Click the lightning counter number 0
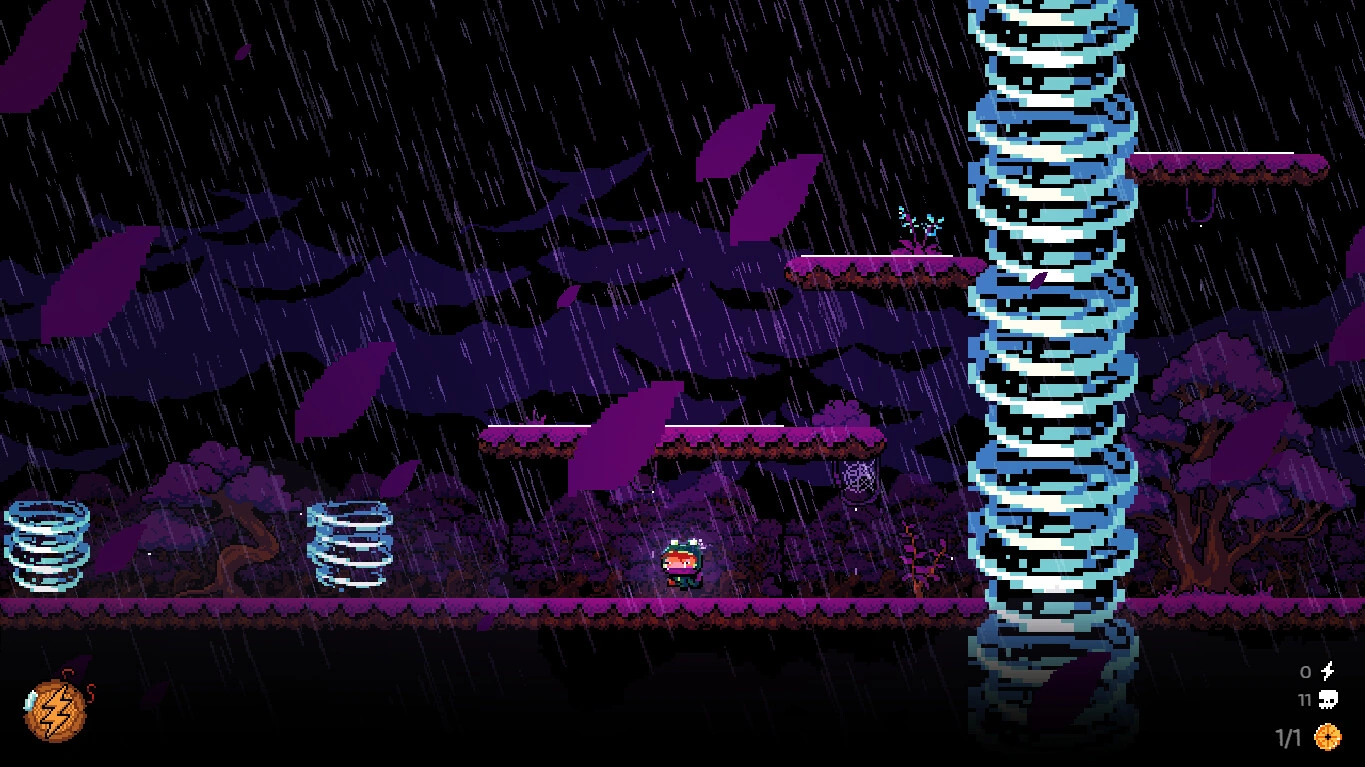 tap(1303, 673)
